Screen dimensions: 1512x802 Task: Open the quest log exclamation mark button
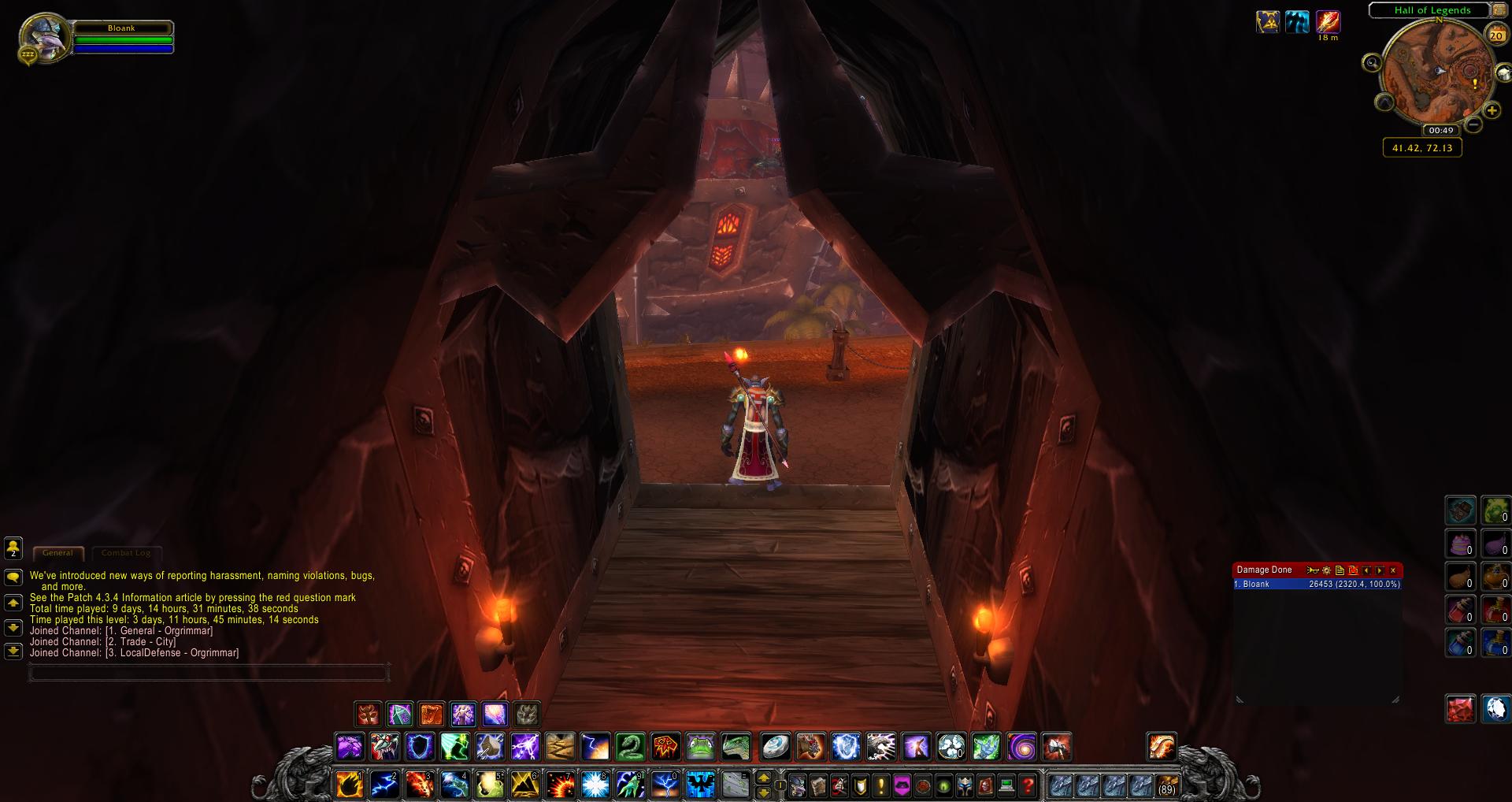coord(880,785)
